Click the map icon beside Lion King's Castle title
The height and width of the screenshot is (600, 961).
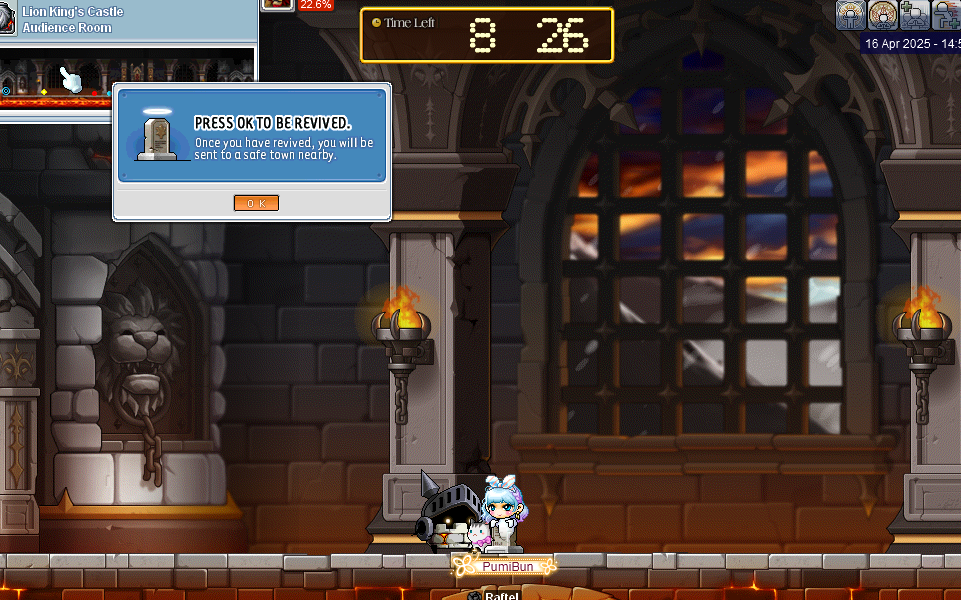(x=8, y=20)
